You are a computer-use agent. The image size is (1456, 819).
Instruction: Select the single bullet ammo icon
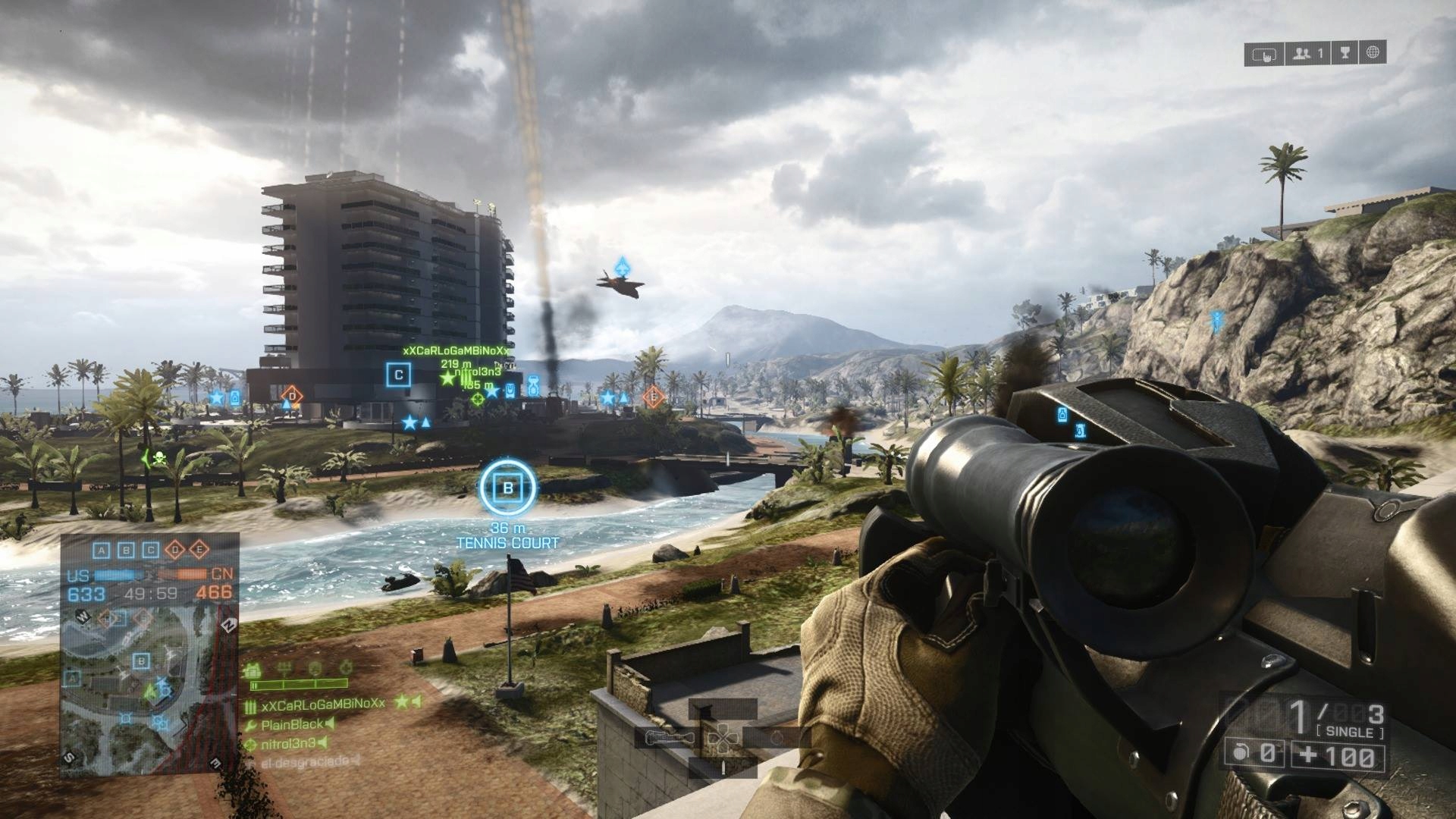(x=723, y=767)
